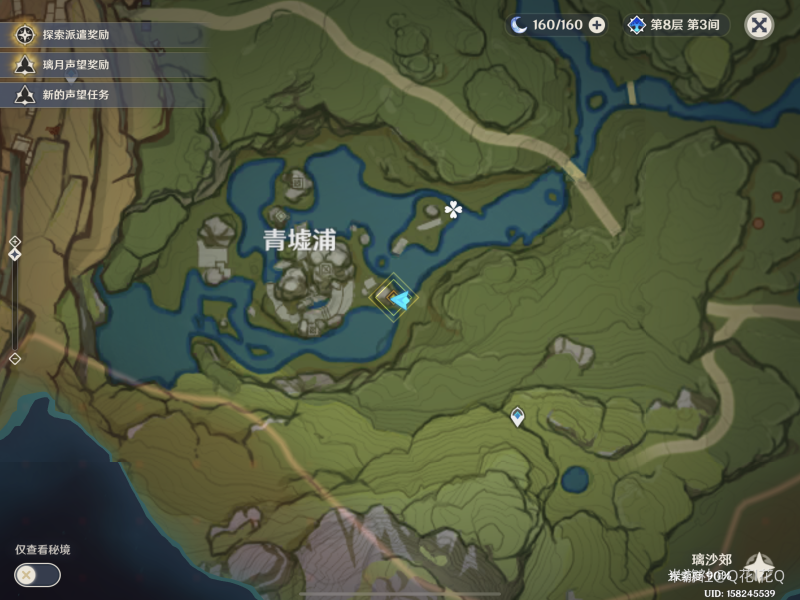Add resin with the plus button
Viewport: 800px width, 600px height.
[x=597, y=25]
